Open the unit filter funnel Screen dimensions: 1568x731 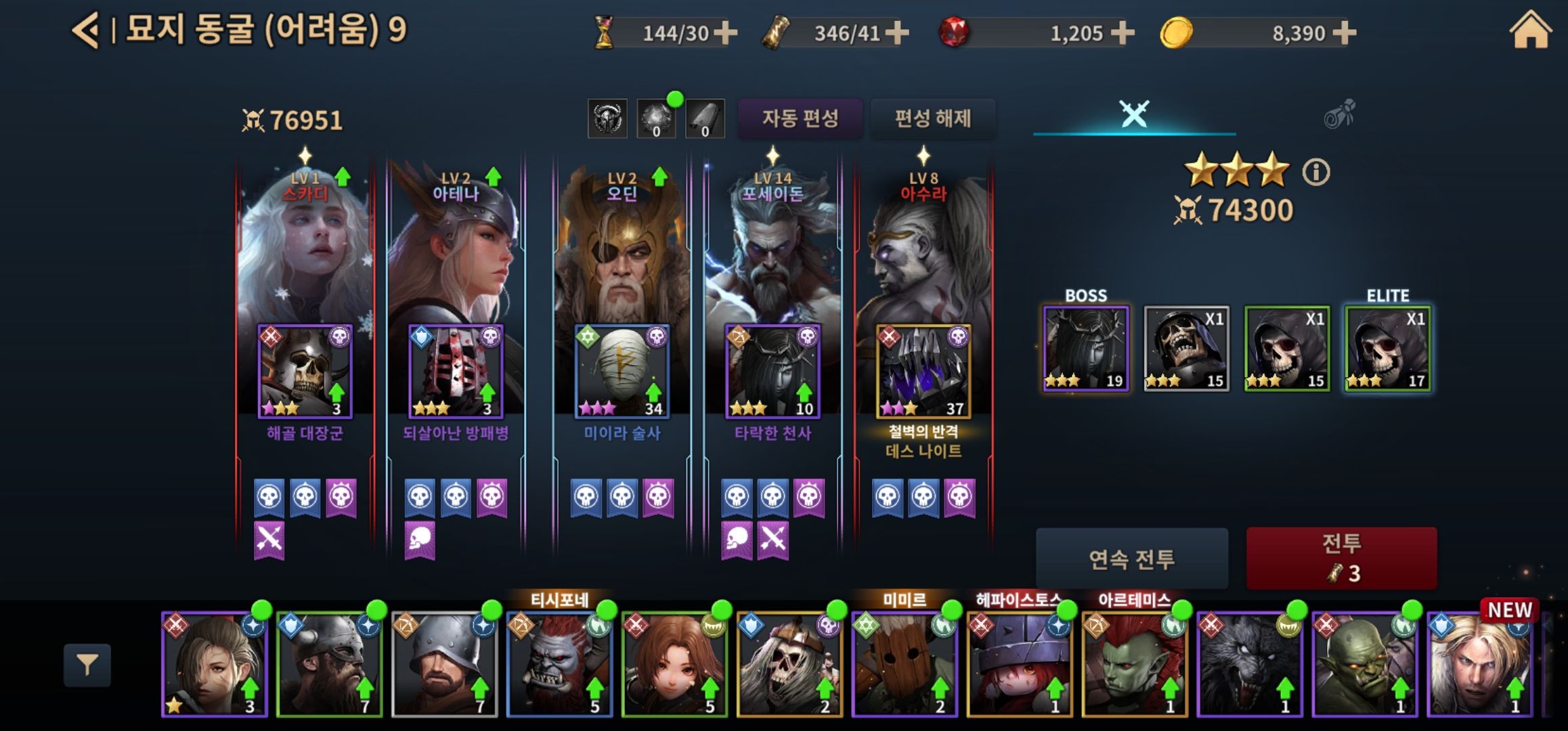pos(87,665)
